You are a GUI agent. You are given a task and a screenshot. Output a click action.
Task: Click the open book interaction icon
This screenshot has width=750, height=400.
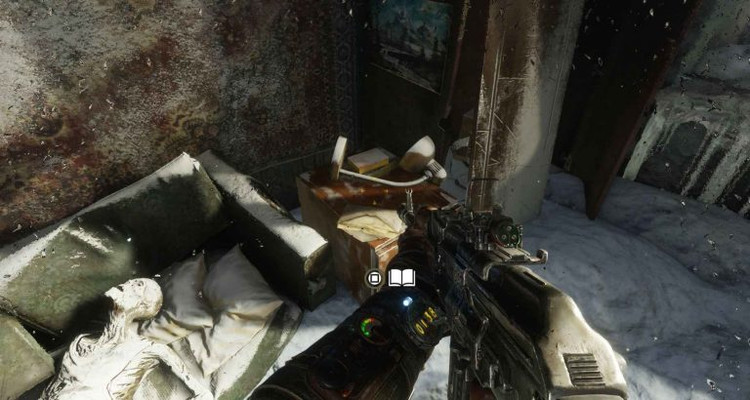pyautogui.click(x=400, y=277)
